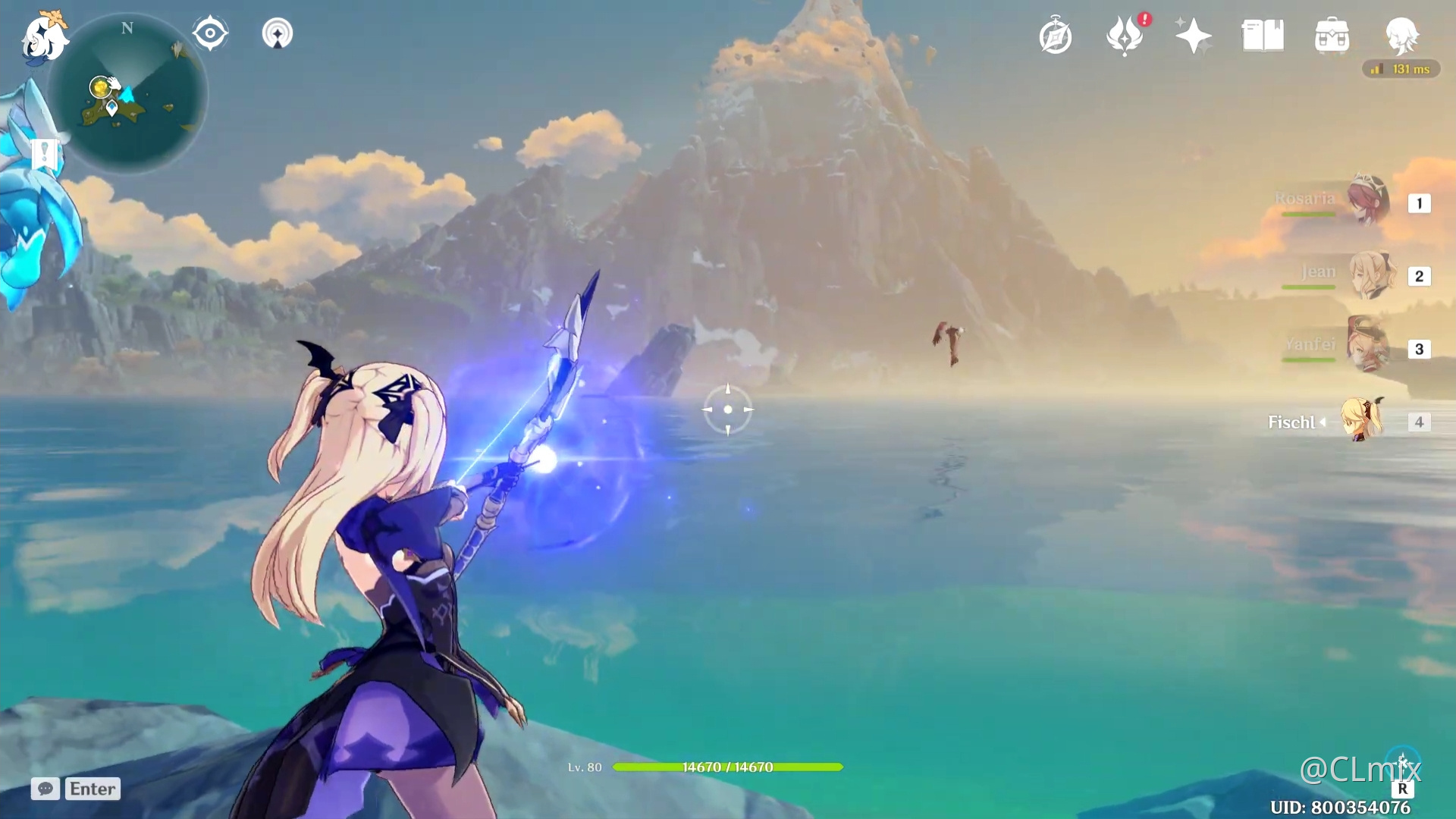Viewport: 1456px width, 819px height.
Task: Switch to Jean in the party
Action: click(1369, 275)
